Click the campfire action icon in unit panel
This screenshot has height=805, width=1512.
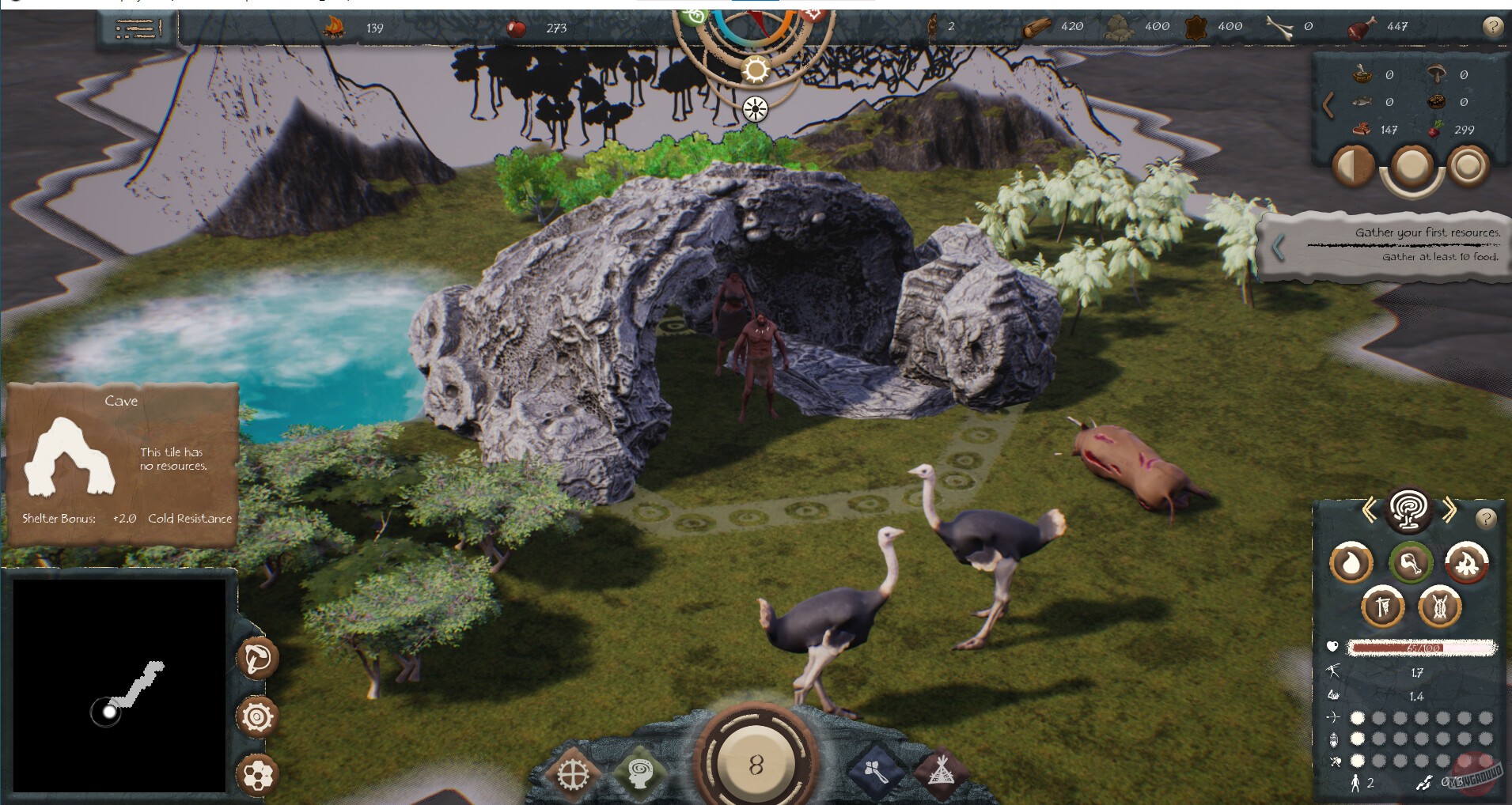point(1467,563)
